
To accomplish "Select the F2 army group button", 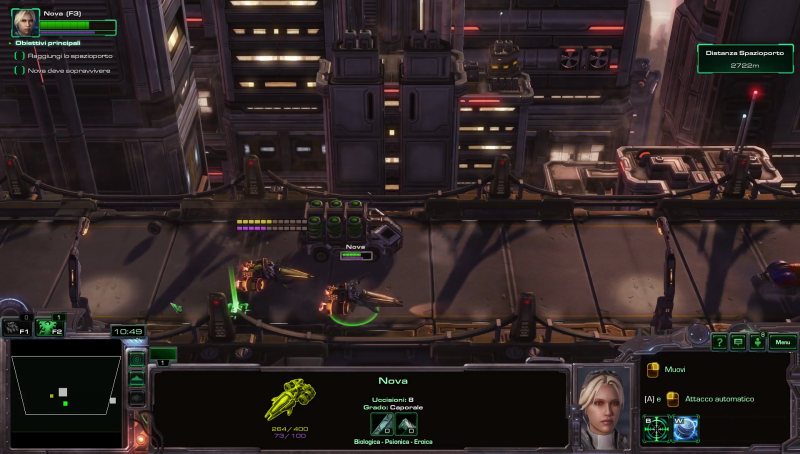I will [48, 326].
